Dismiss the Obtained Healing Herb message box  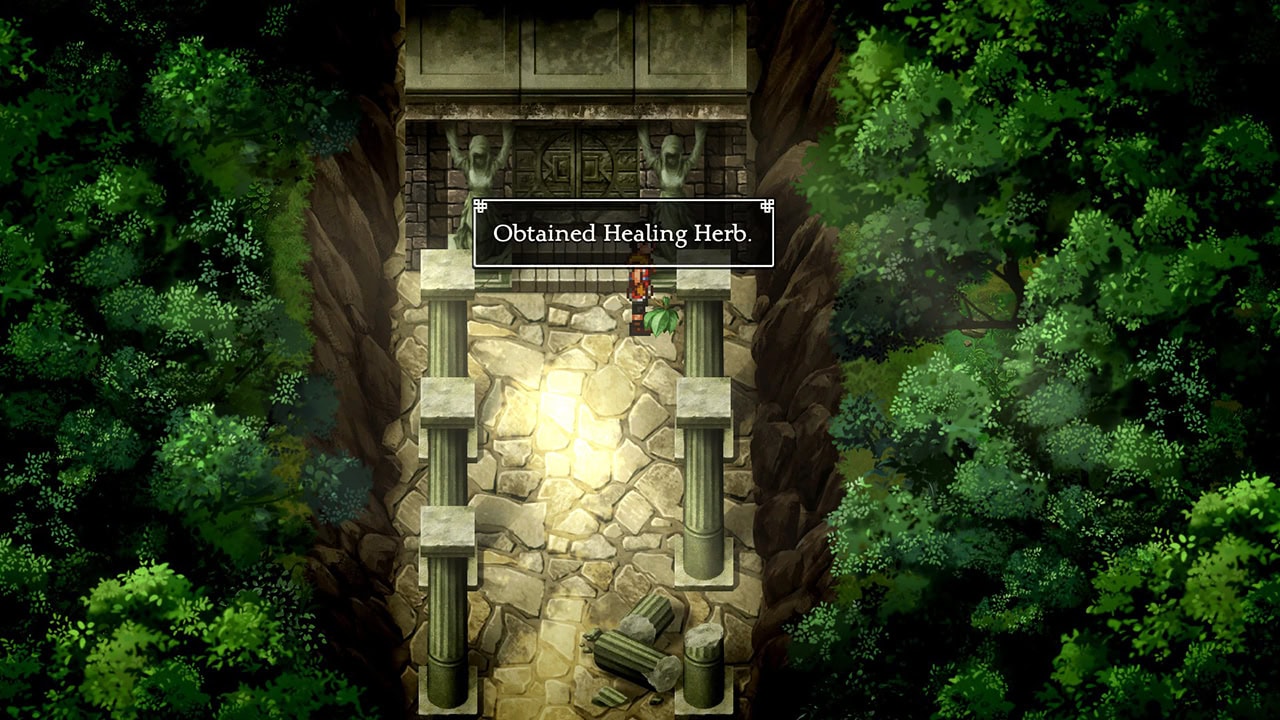(x=622, y=234)
